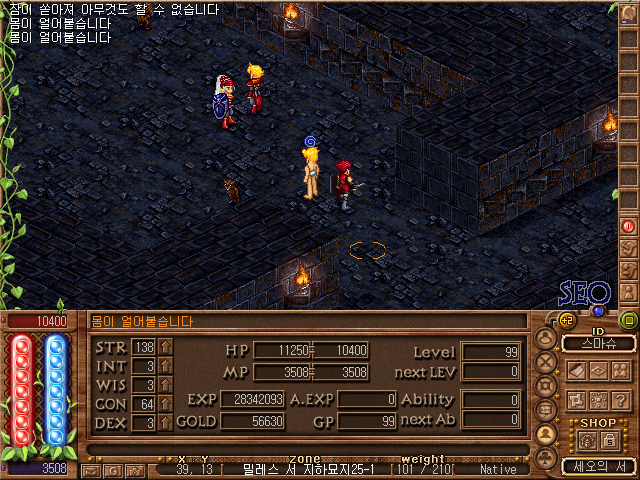Viewport: 640px width, 480px height.
Task: Click the small G button
Action: pos(112,469)
